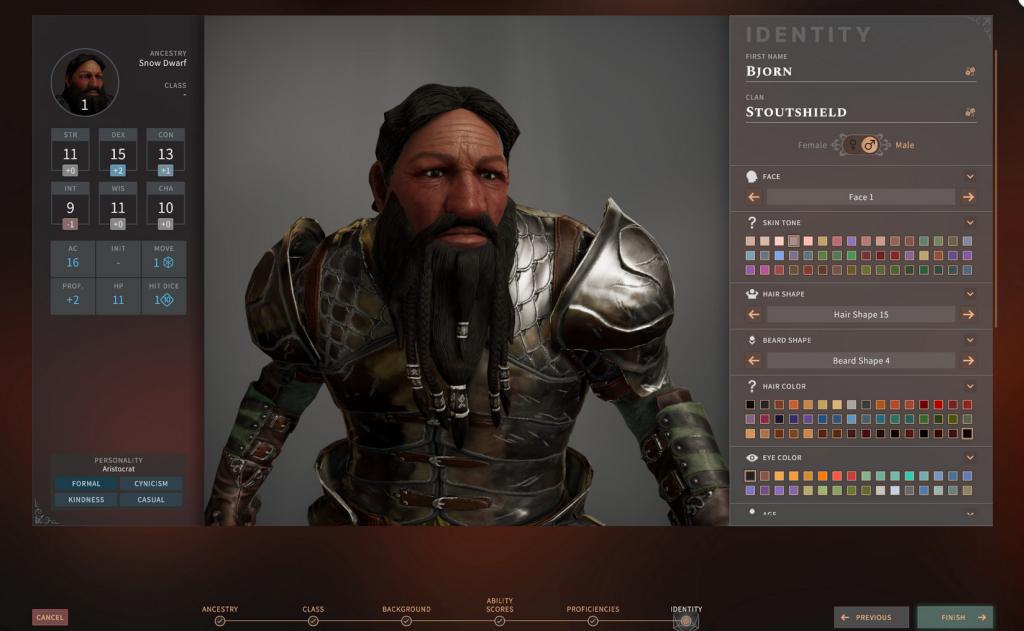Collapse the Eye Color section
Screen dimensions: 1024x631
[970, 456]
